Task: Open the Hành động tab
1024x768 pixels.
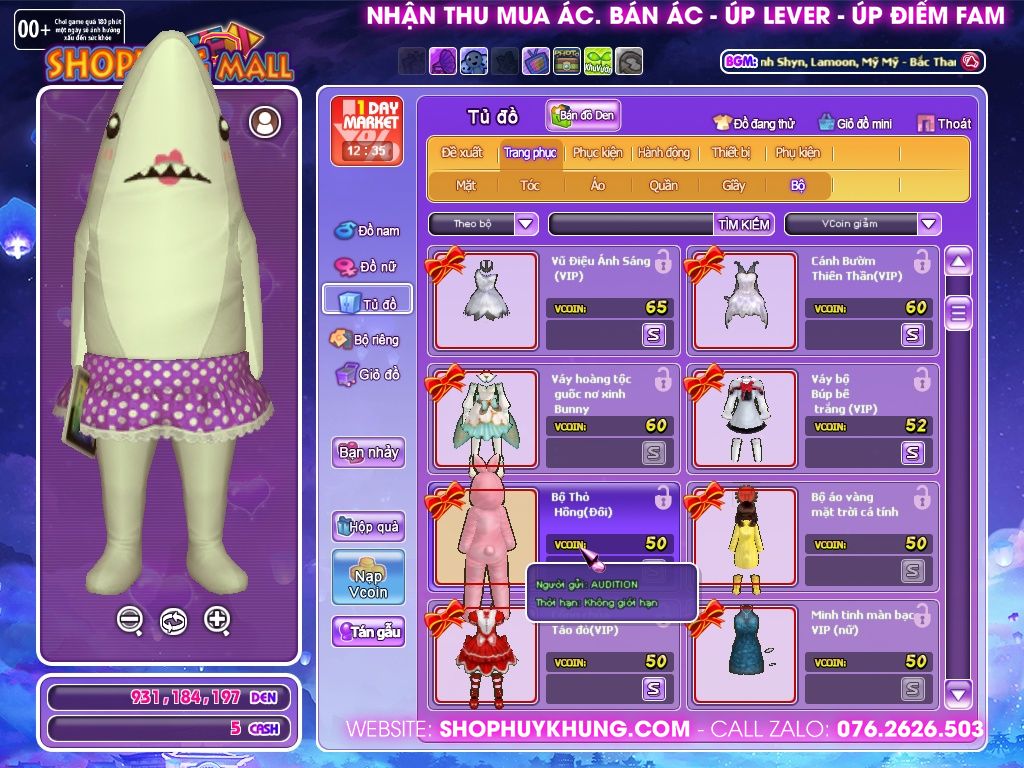Action: point(664,153)
